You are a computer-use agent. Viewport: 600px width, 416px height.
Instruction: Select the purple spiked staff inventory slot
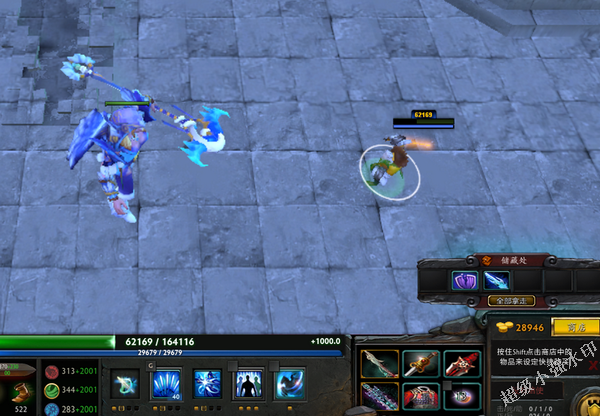click(379, 397)
